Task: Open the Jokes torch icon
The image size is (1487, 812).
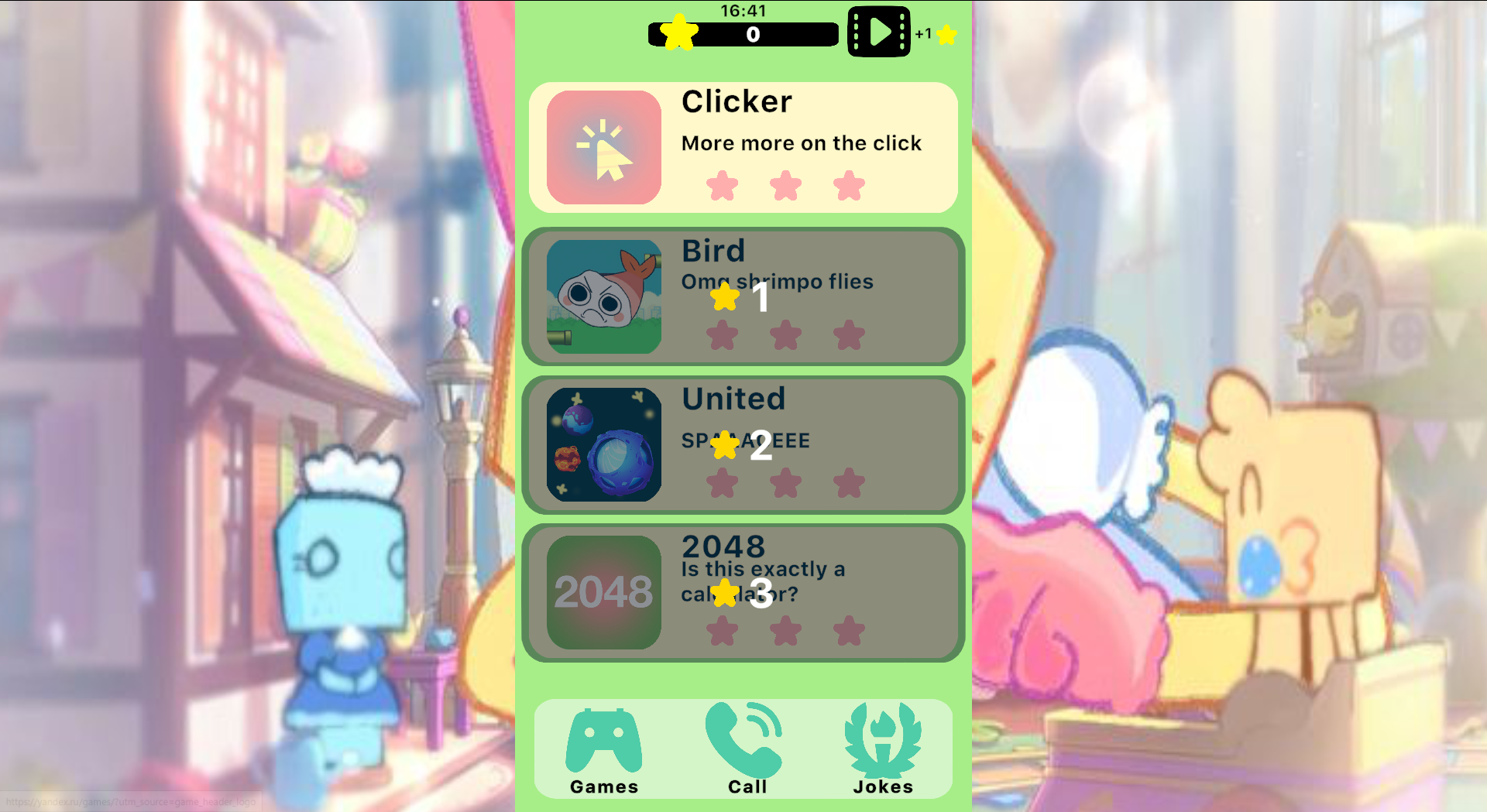Action: 883,739
